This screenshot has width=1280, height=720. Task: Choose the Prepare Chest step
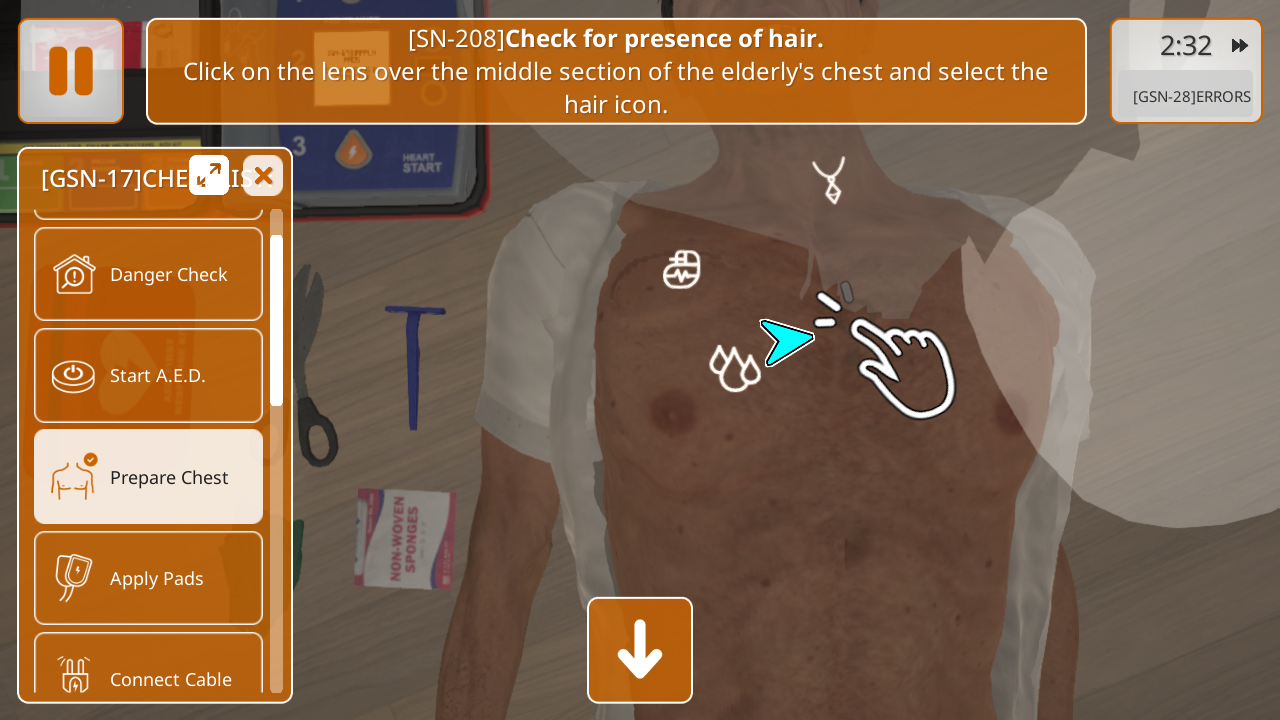tap(149, 477)
